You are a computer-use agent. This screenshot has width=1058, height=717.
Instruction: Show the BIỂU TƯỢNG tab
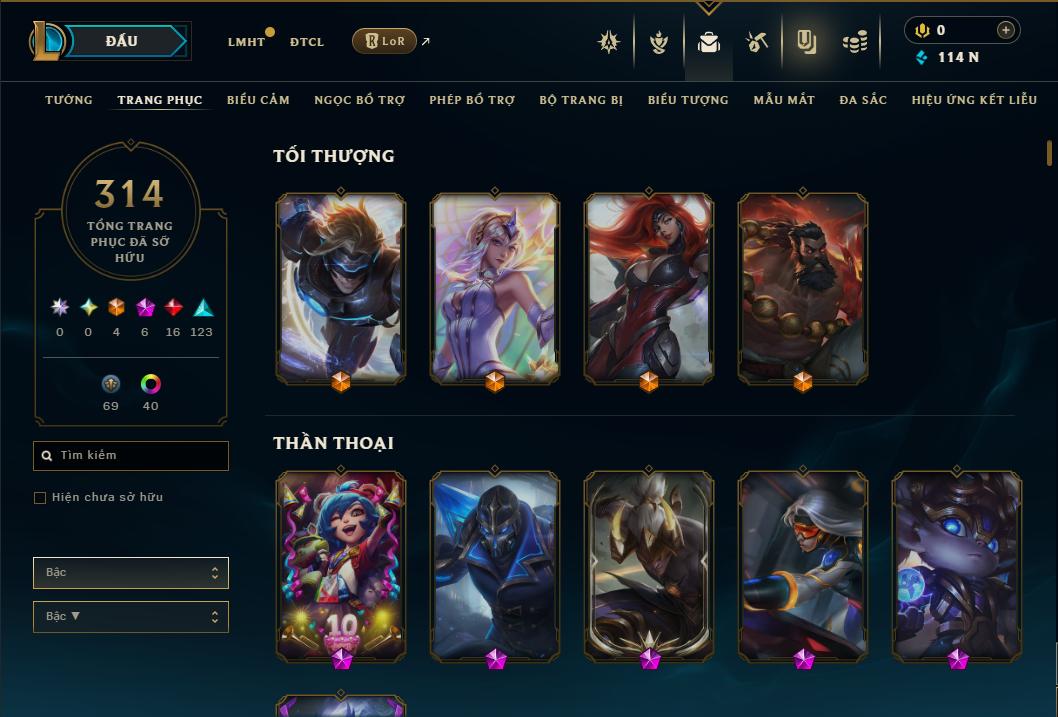(x=688, y=100)
